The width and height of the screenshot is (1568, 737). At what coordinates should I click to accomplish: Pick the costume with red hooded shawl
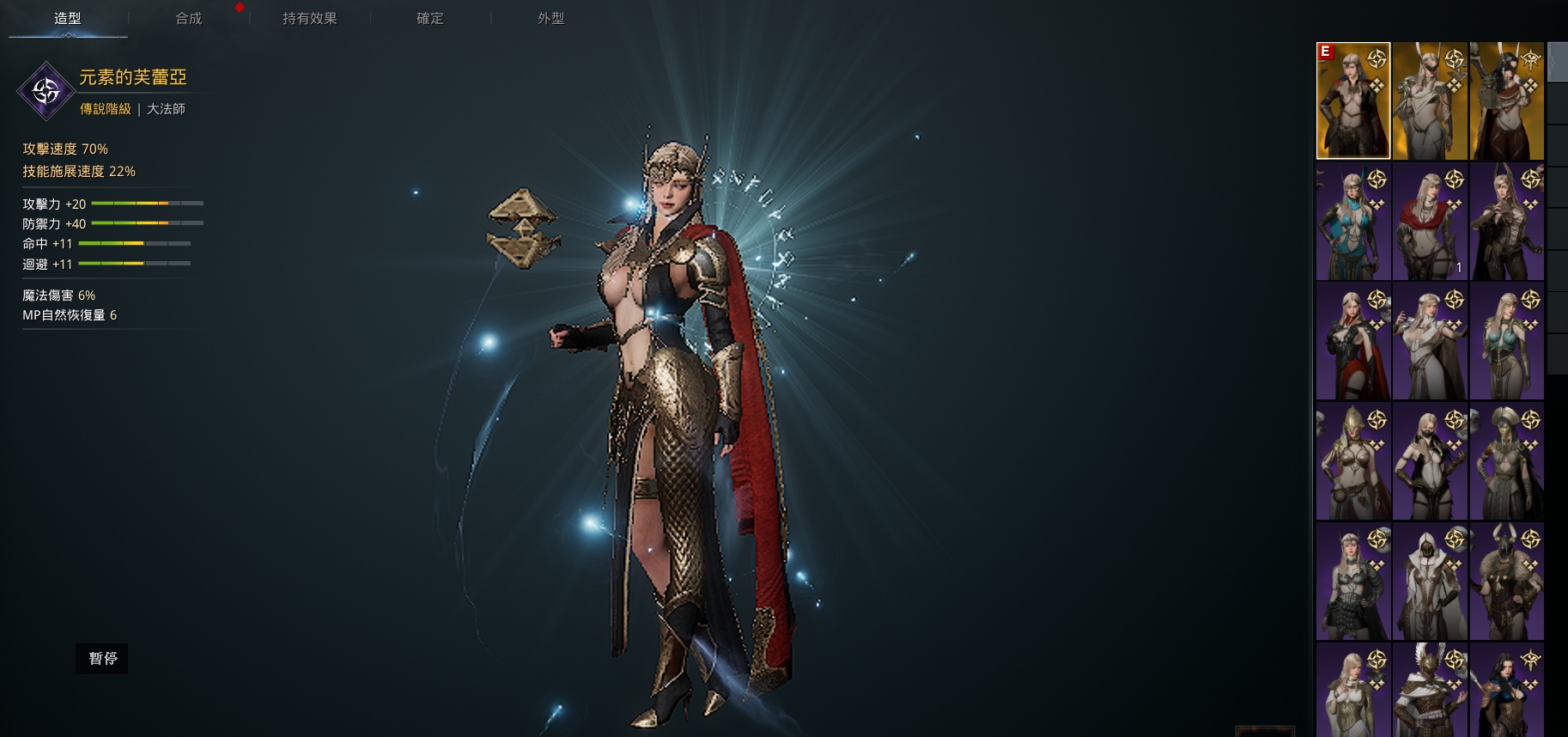[1430, 222]
